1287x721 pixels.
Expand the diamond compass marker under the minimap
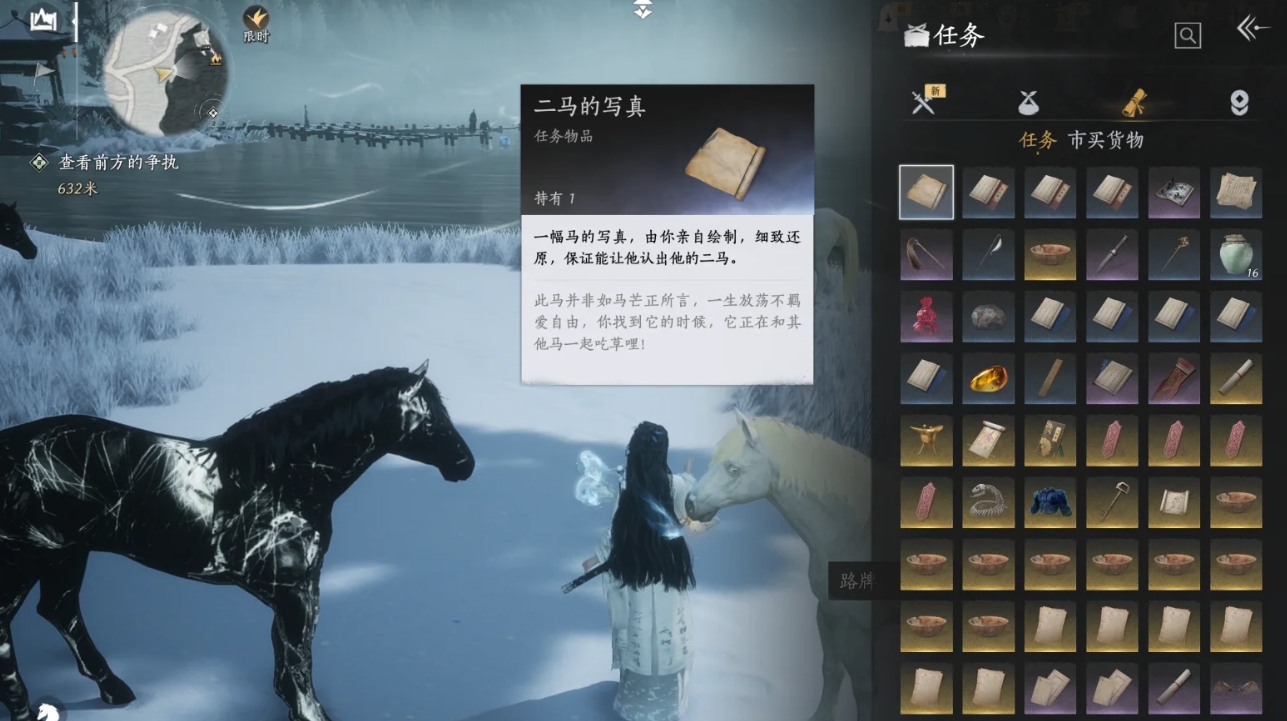[213, 111]
